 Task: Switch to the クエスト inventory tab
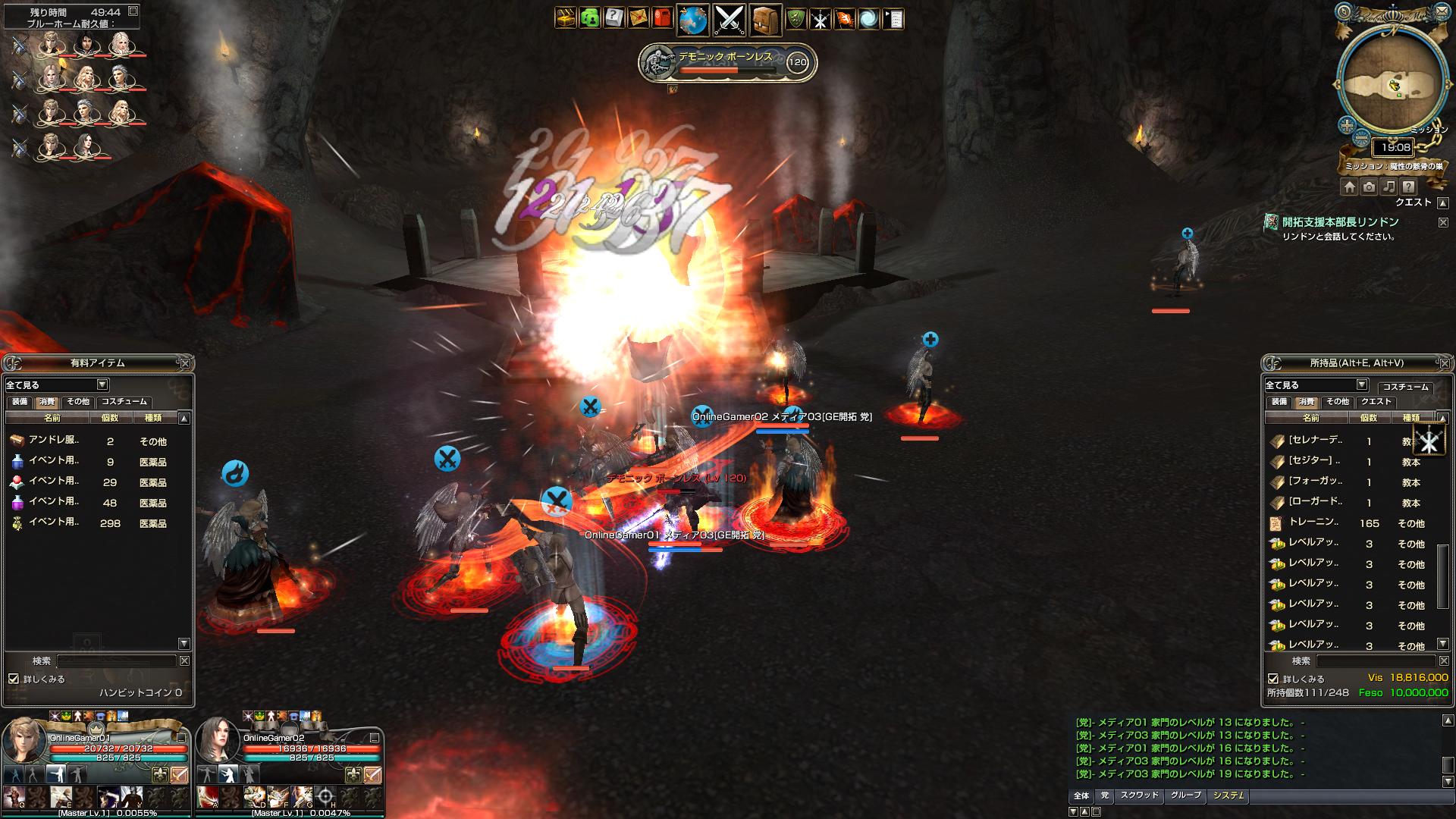(1376, 402)
